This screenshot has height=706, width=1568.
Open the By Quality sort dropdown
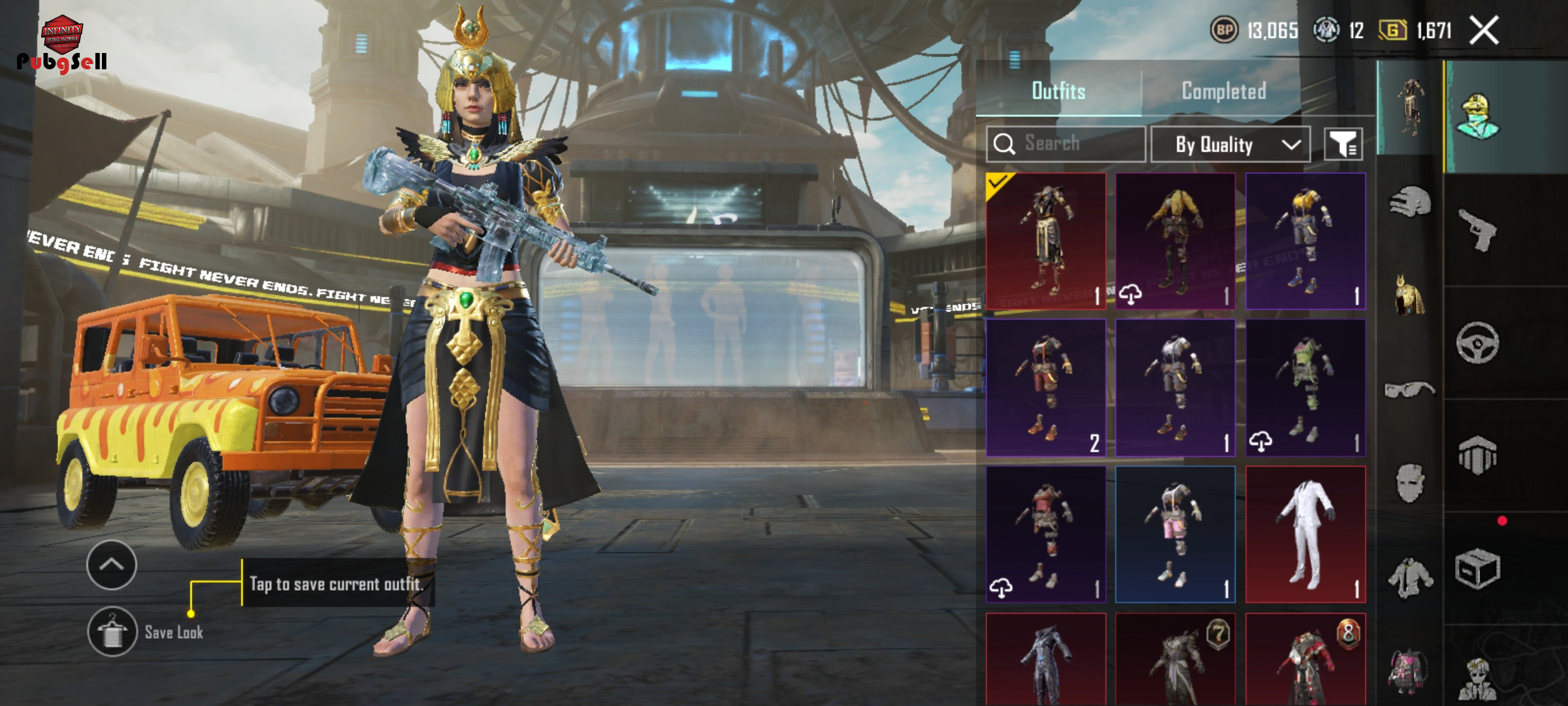tap(1230, 144)
